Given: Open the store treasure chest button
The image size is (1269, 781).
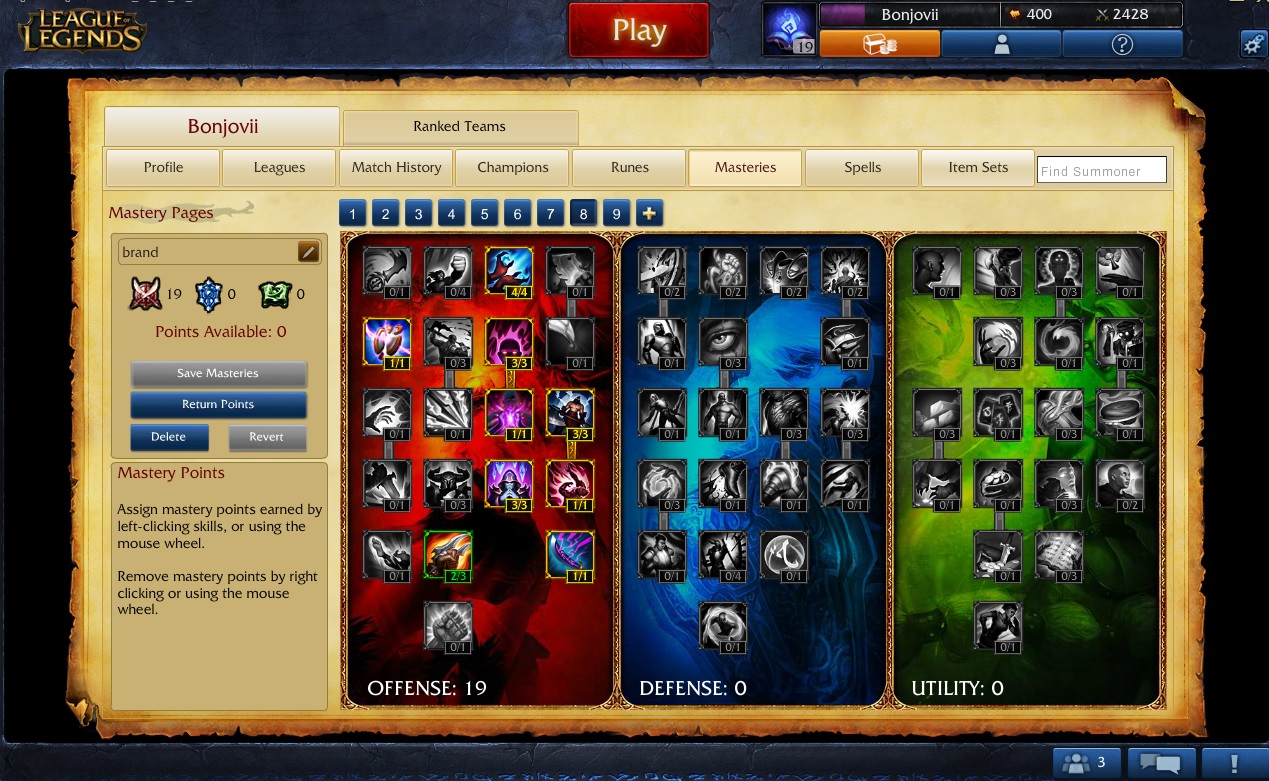Looking at the screenshot, I should pos(879,44).
